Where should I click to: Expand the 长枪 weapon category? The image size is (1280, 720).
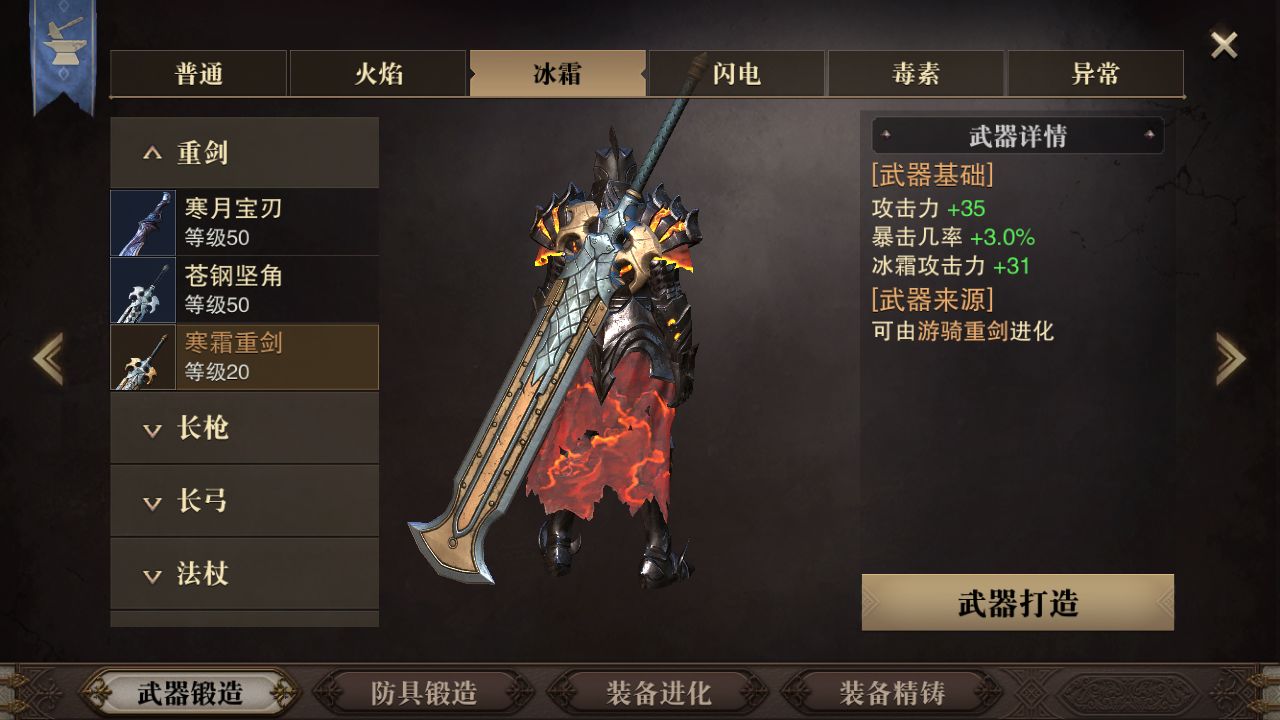point(244,428)
